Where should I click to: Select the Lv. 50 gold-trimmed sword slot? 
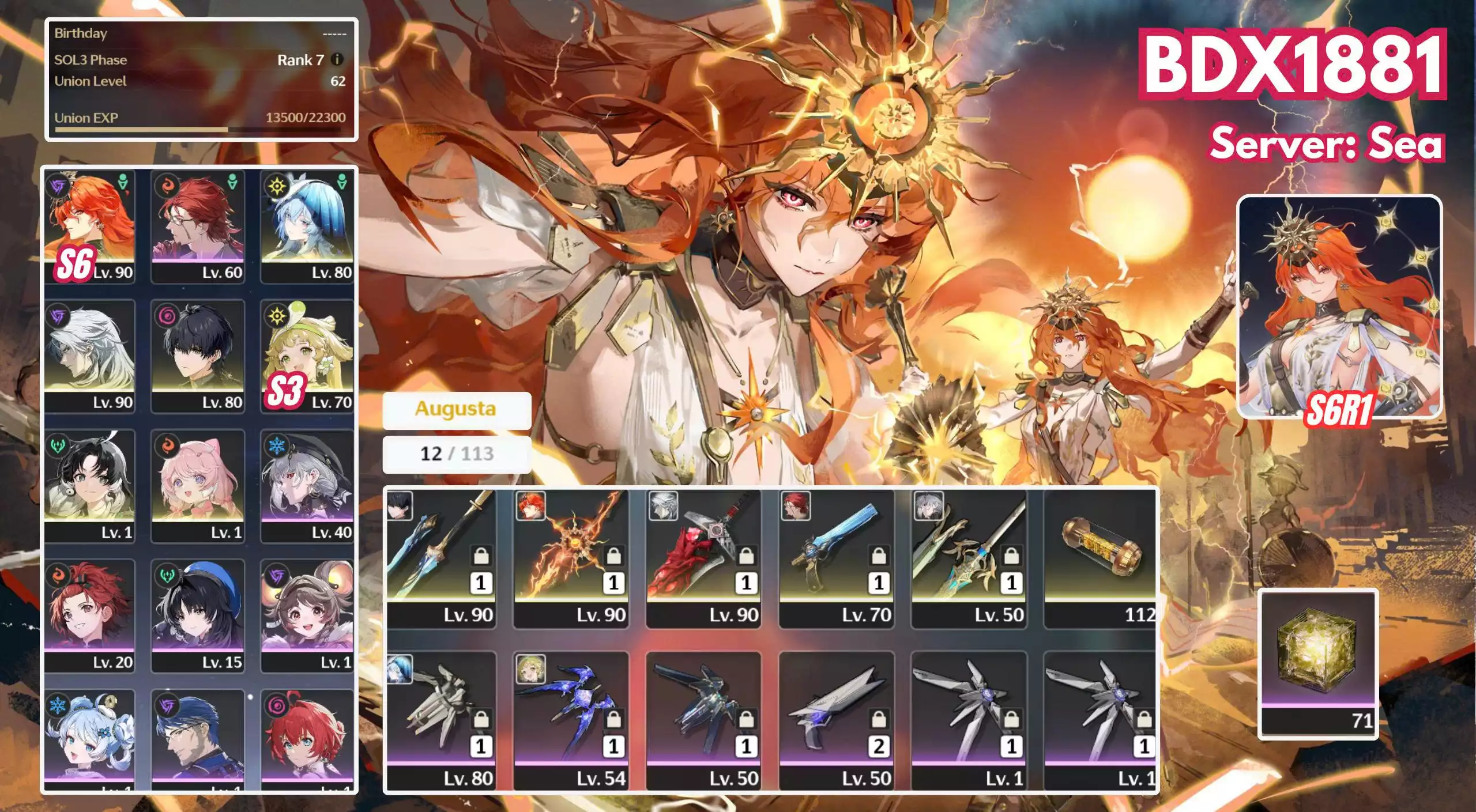(969, 558)
